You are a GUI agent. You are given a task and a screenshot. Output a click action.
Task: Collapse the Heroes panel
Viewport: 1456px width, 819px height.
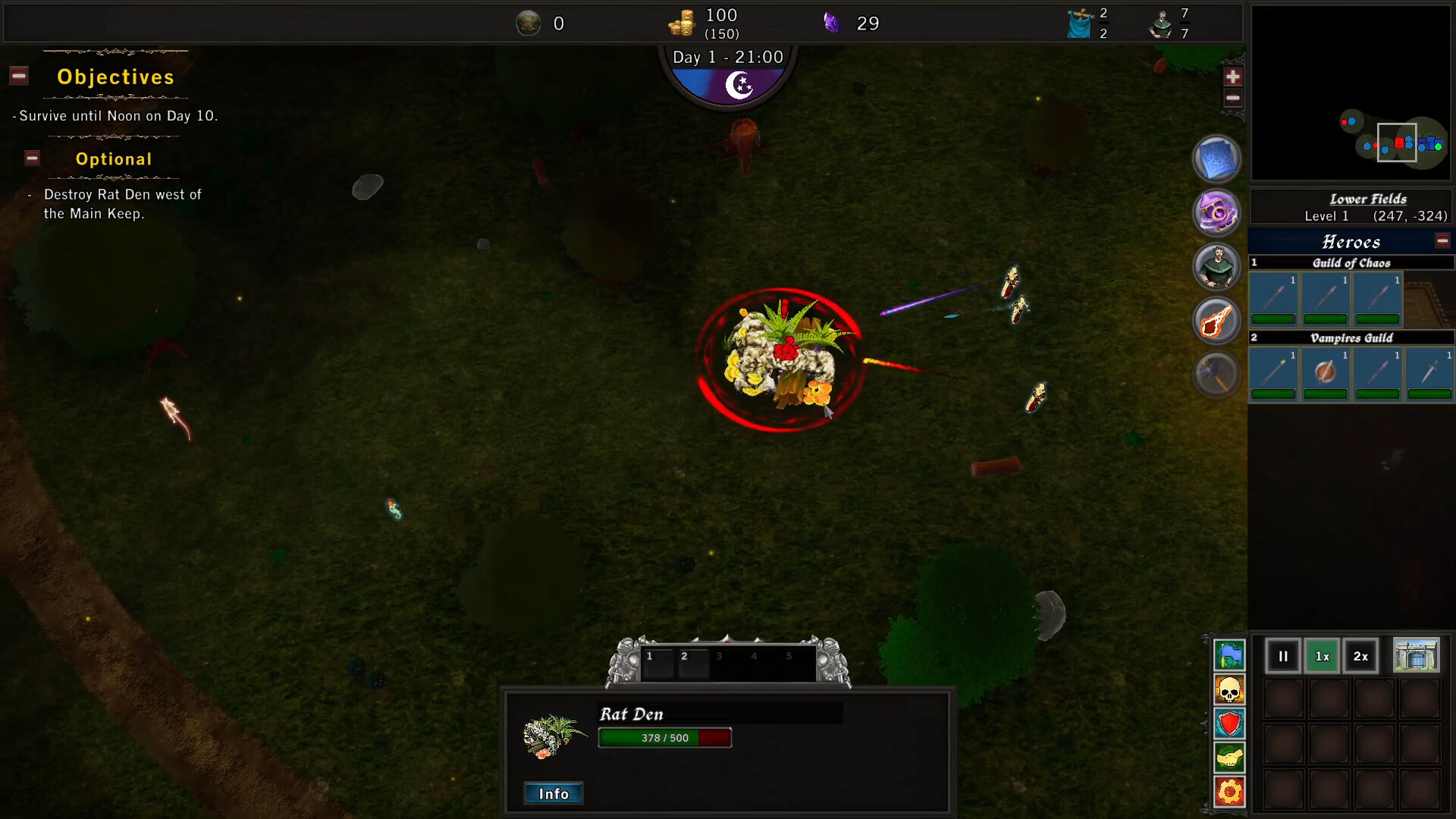tap(1443, 240)
